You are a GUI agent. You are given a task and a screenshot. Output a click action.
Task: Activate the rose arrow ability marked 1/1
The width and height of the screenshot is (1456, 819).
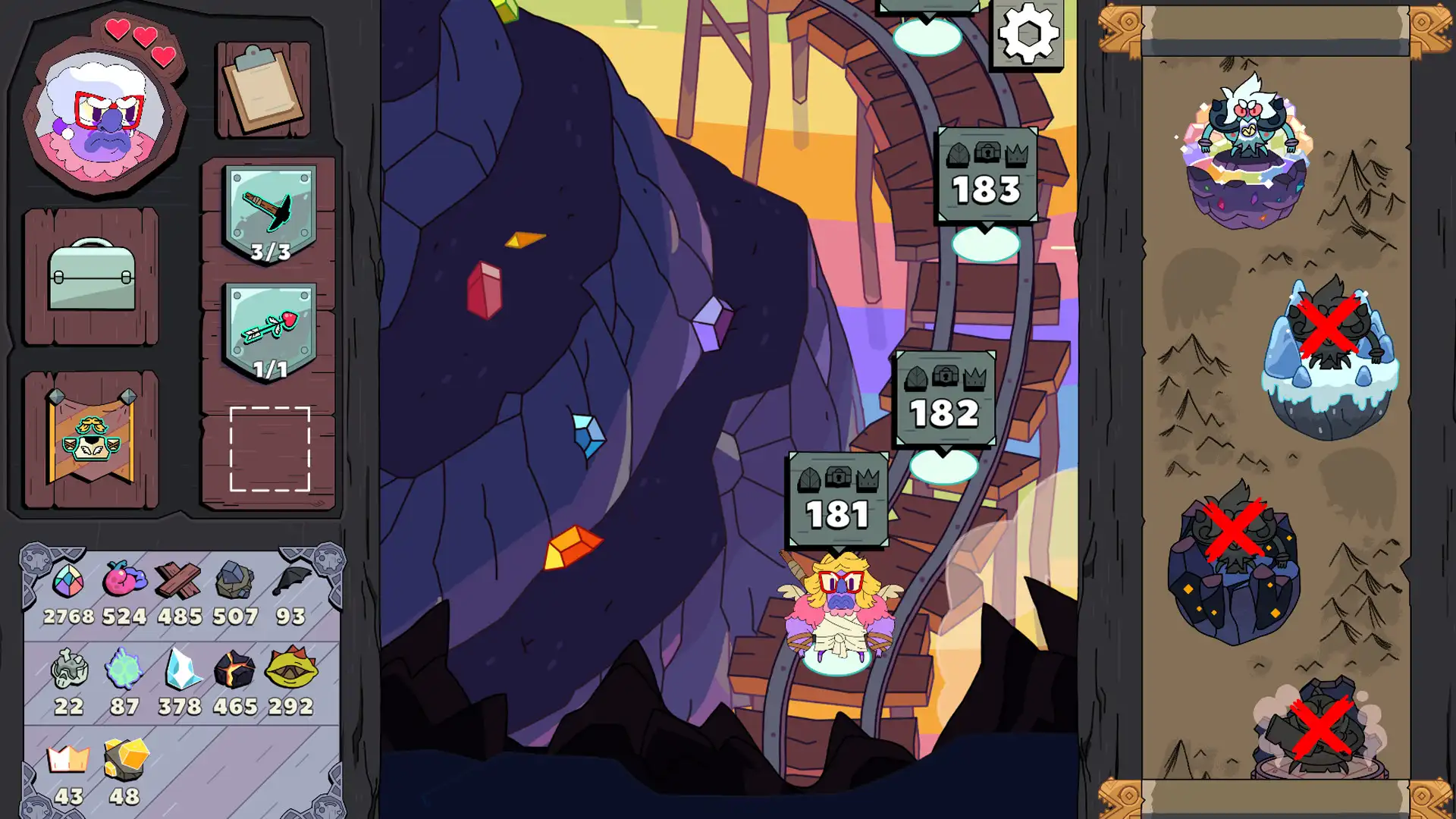[267, 330]
